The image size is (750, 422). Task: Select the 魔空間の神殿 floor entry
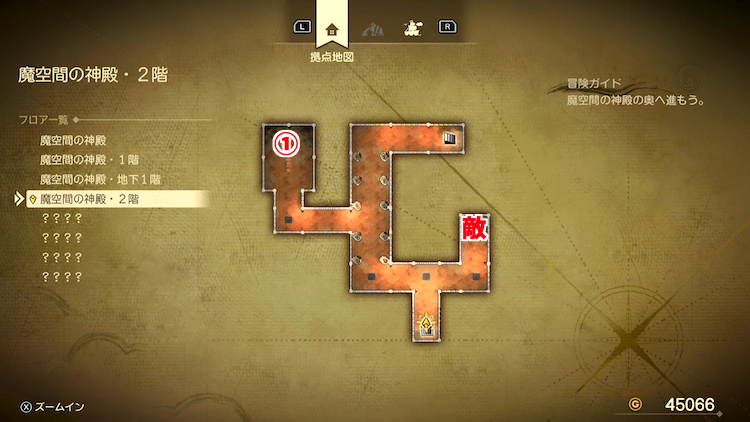pos(72,140)
